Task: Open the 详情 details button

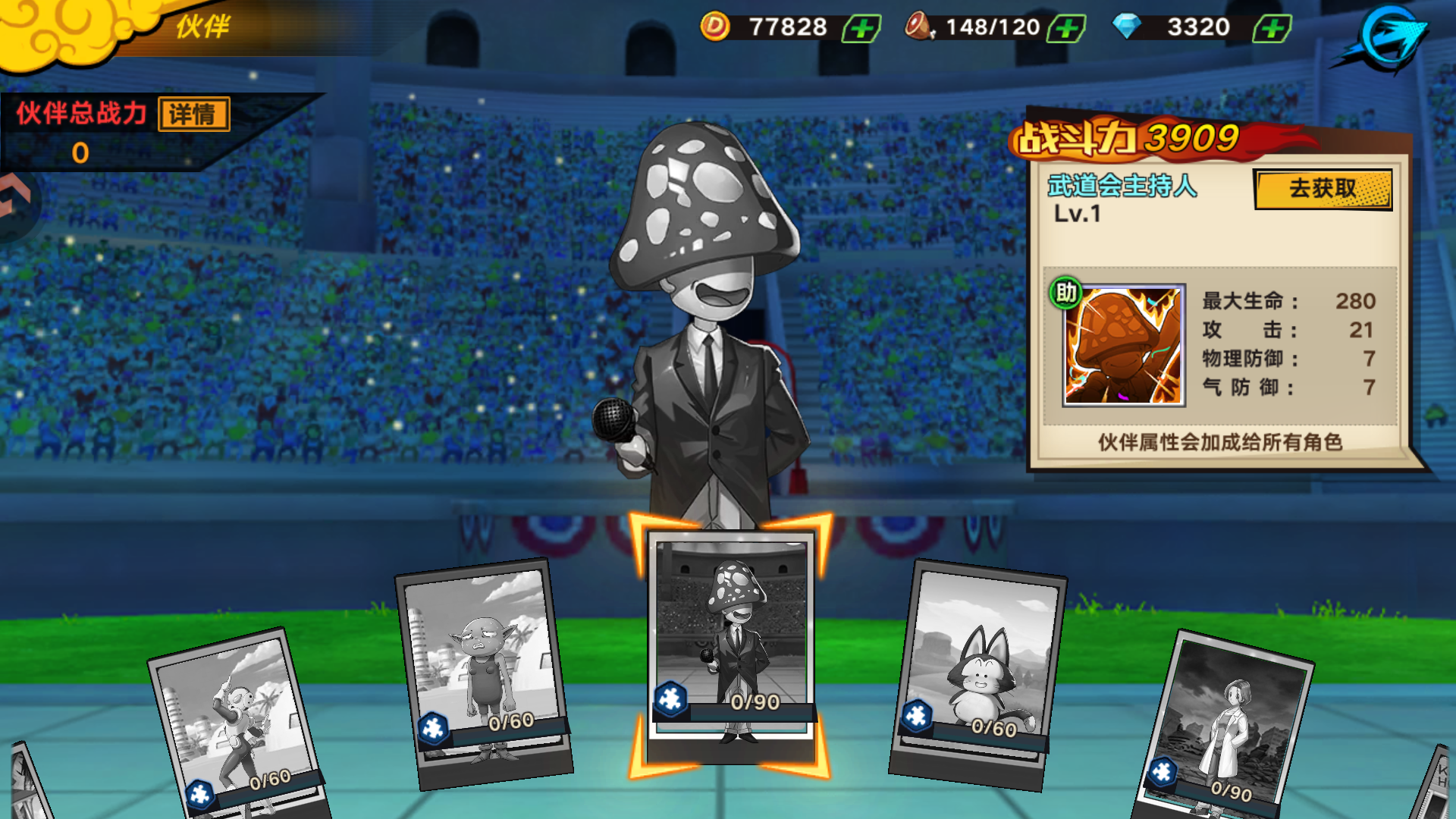Action: tap(194, 115)
